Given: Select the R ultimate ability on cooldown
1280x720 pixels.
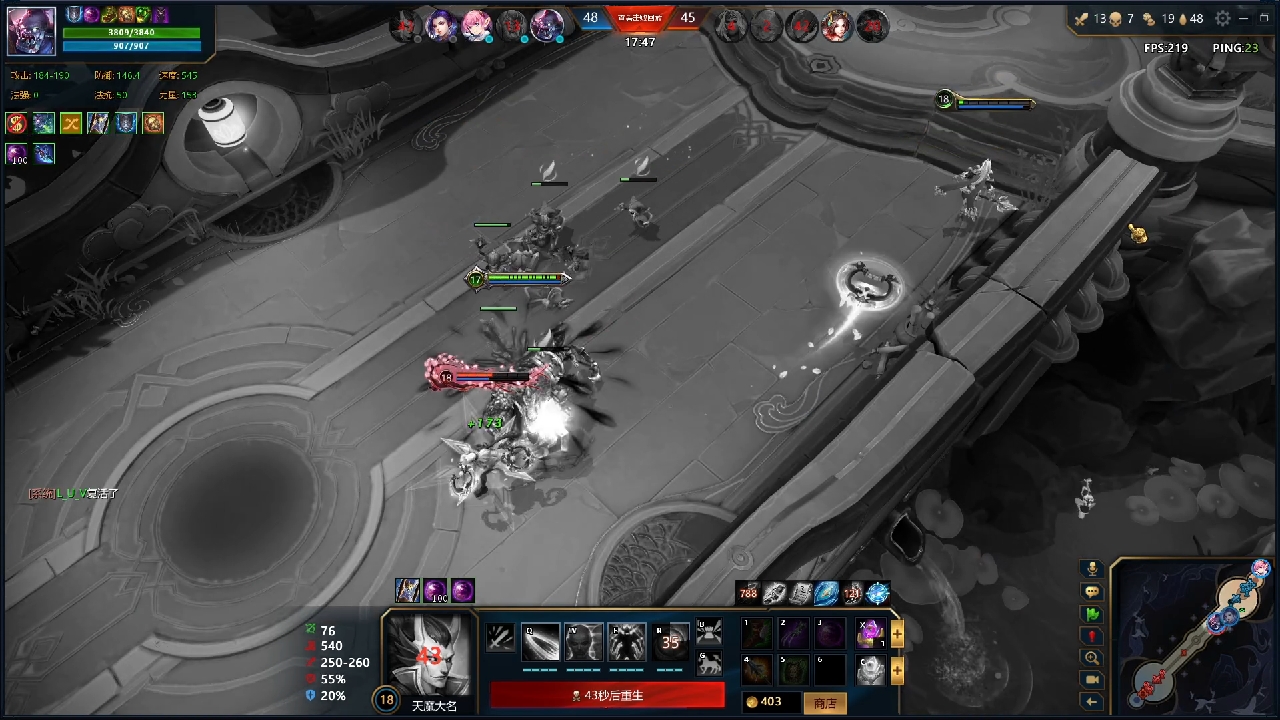Looking at the screenshot, I should 671,642.
